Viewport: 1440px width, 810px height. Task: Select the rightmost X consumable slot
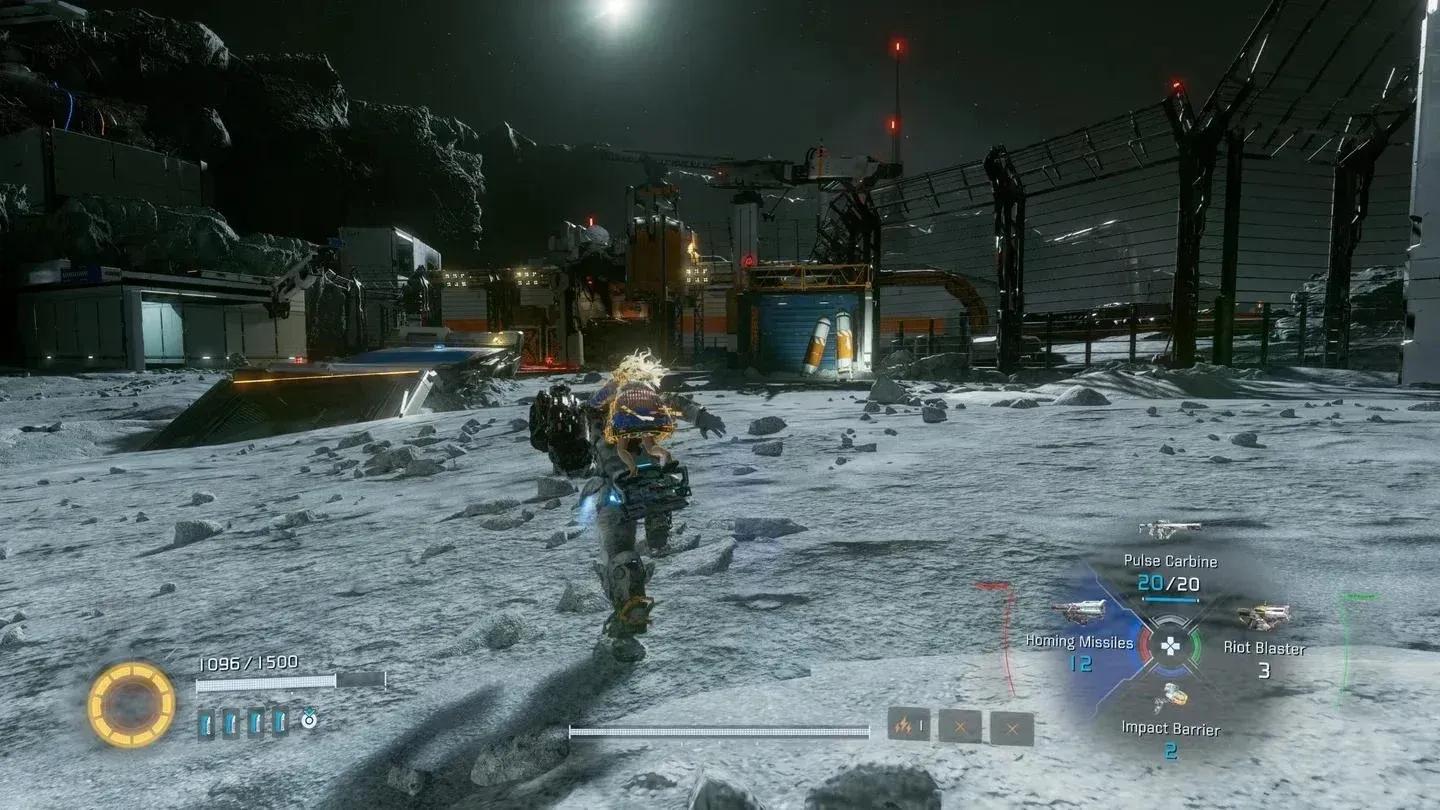pos(1012,725)
